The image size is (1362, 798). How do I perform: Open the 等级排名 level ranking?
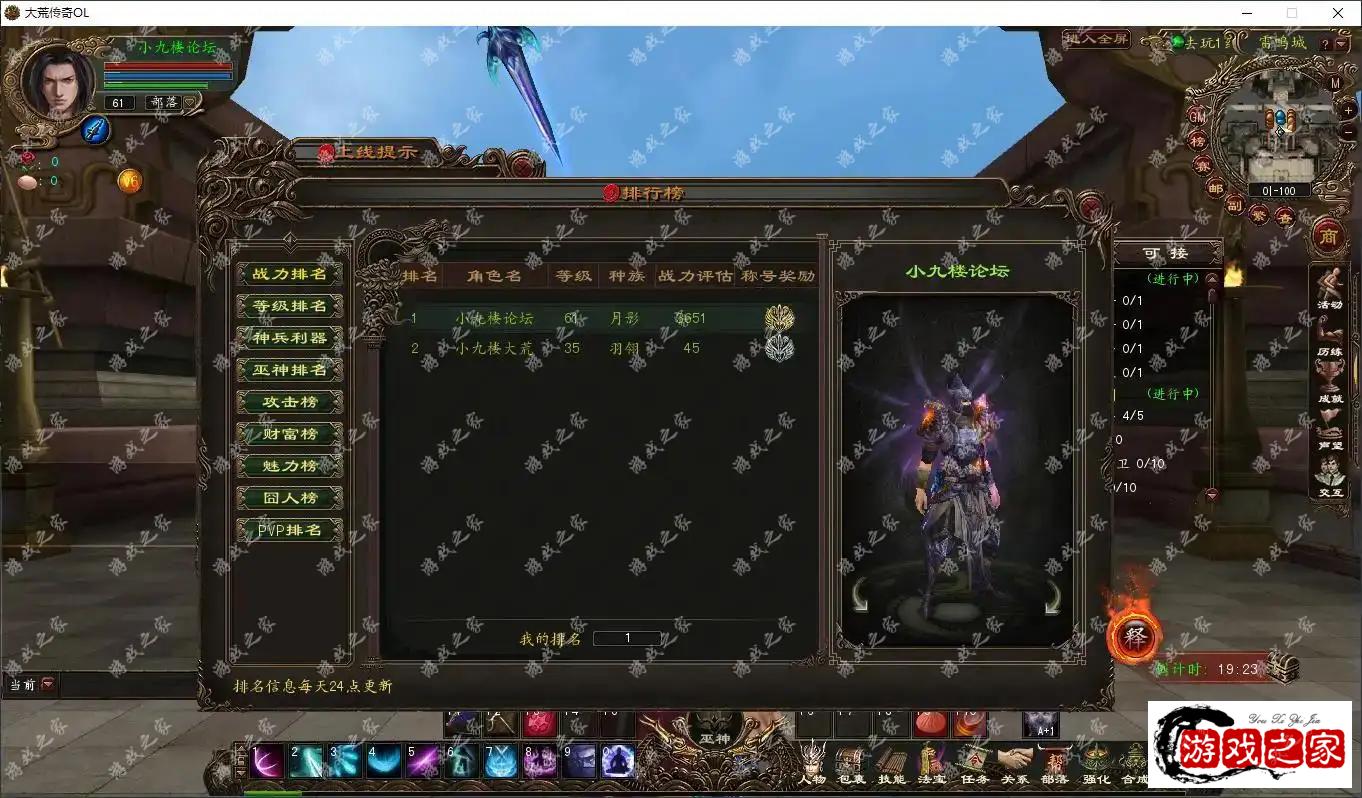[289, 306]
